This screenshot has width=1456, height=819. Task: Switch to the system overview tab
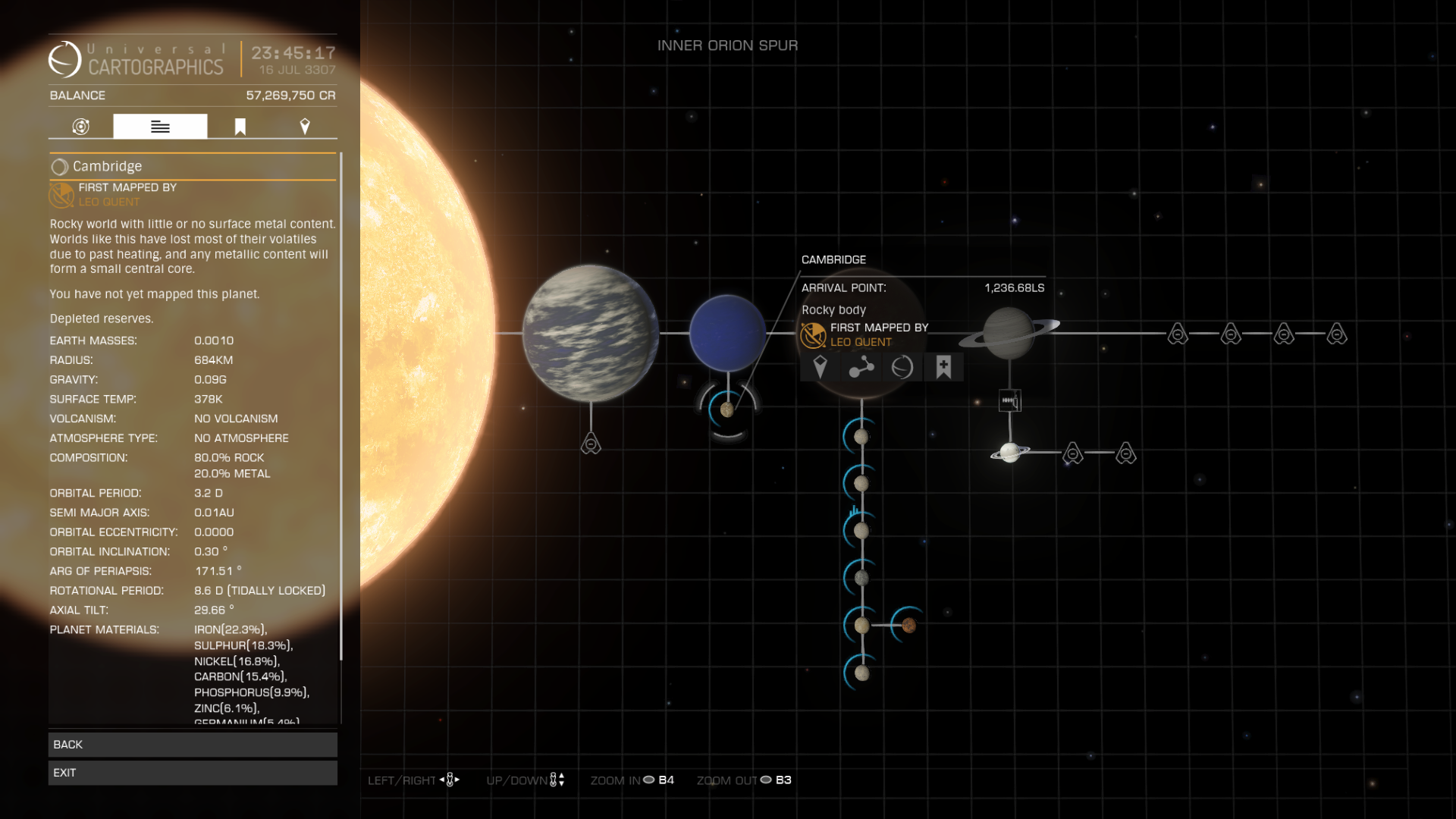point(81,127)
